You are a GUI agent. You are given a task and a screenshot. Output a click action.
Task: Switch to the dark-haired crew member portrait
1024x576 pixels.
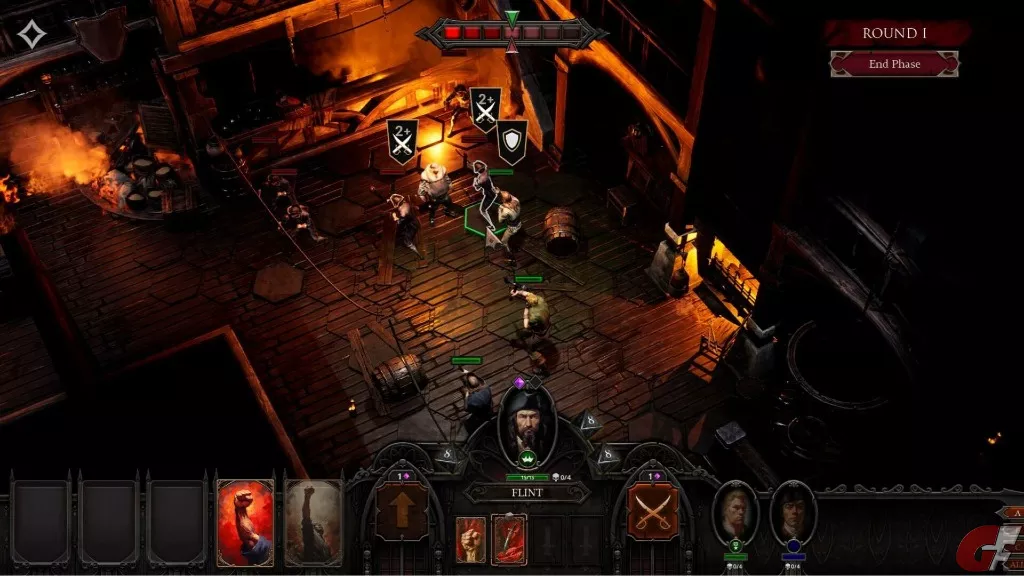[794, 512]
